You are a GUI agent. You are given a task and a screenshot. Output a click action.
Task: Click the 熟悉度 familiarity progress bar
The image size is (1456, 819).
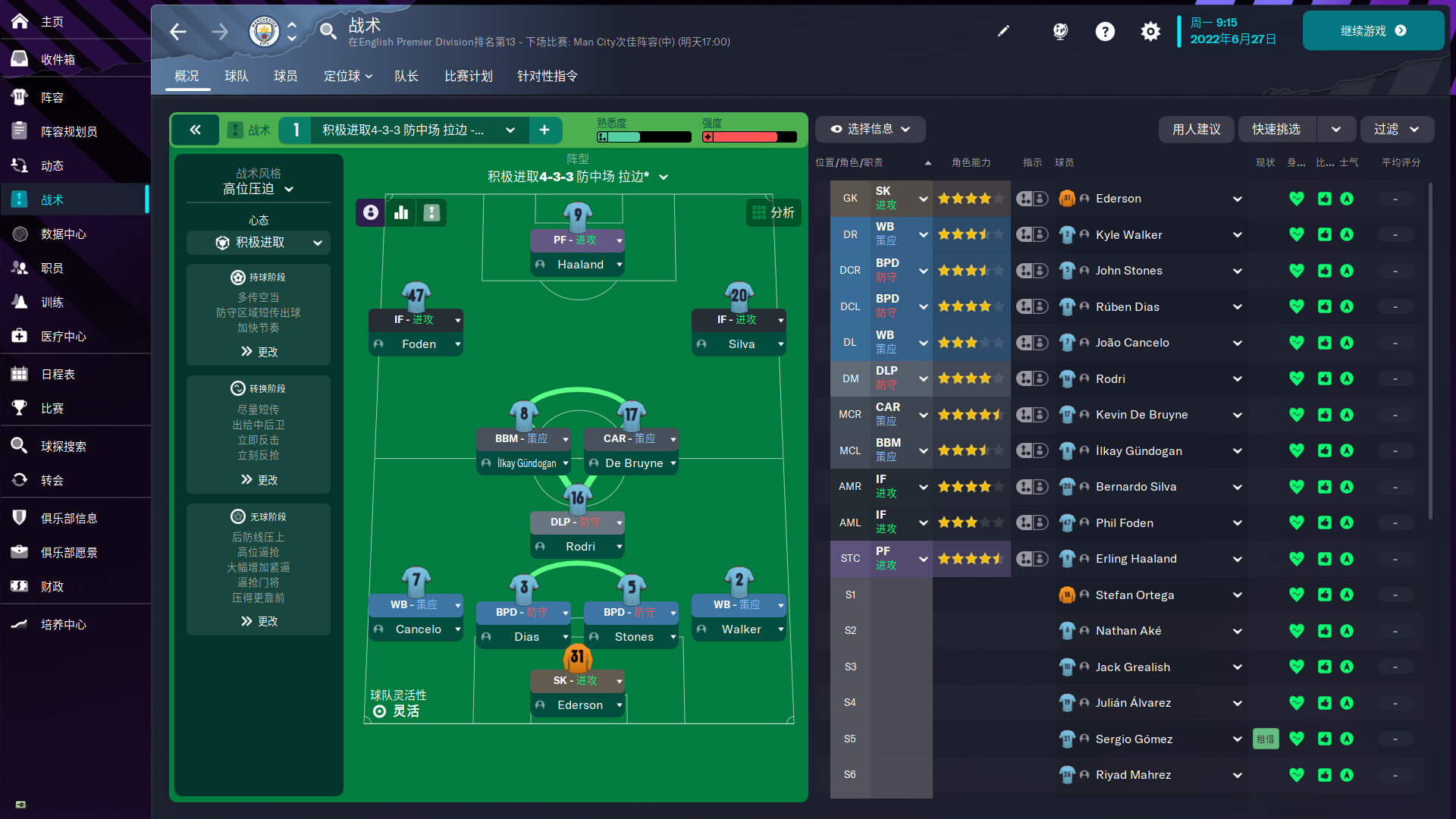[x=643, y=137]
